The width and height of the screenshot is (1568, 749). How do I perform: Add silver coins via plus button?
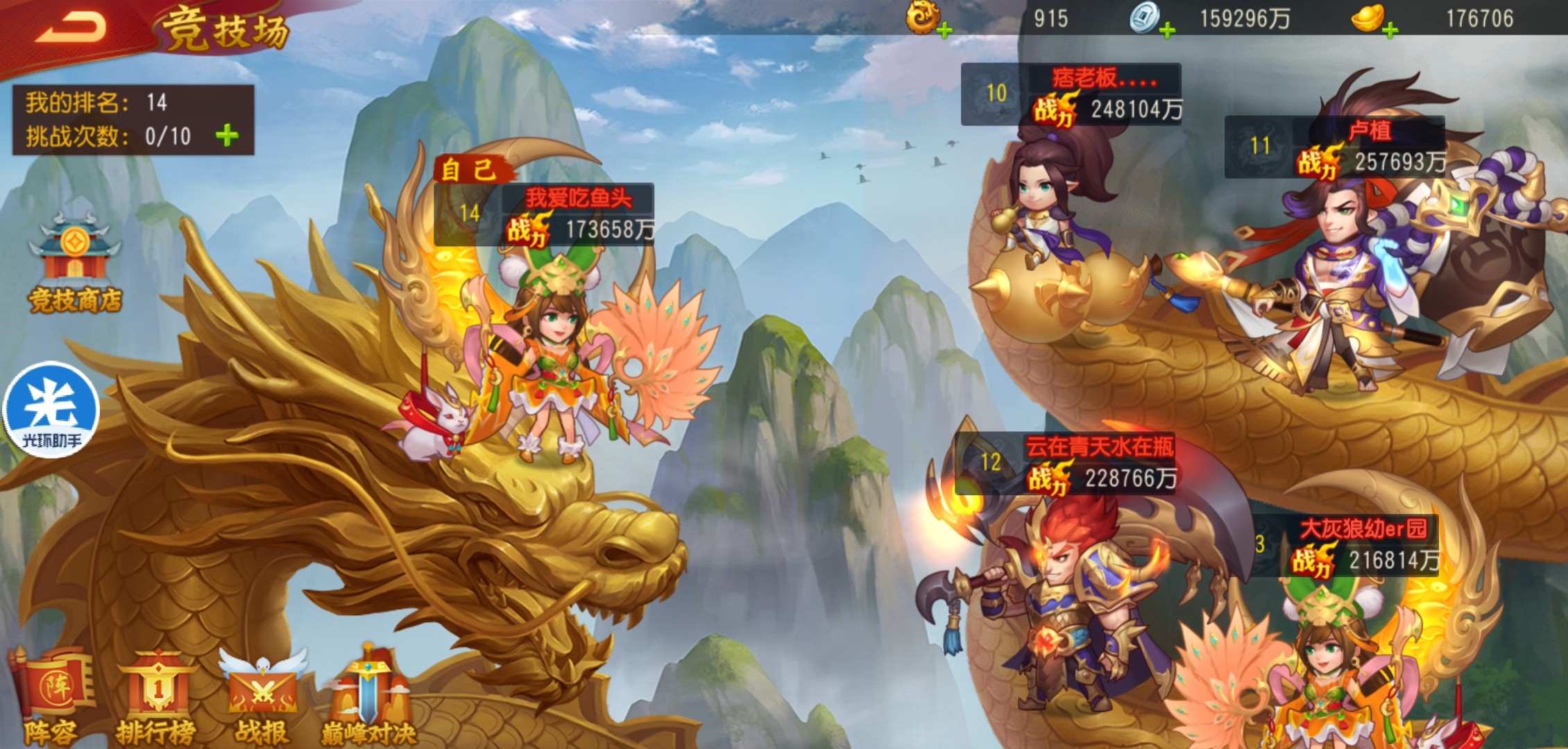coord(1167,31)
